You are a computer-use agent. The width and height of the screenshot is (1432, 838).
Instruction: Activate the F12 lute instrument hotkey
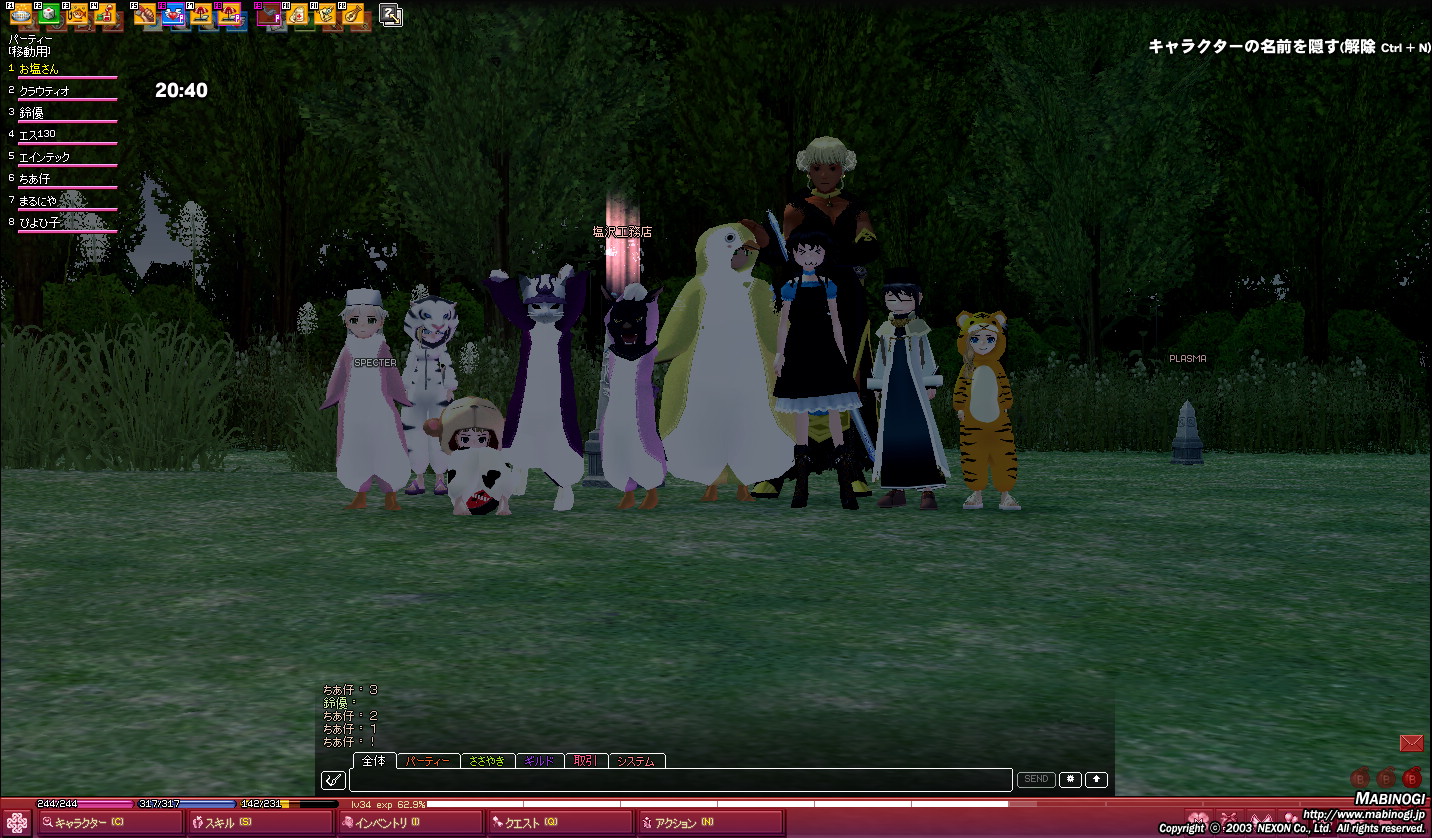coord(354,14)
